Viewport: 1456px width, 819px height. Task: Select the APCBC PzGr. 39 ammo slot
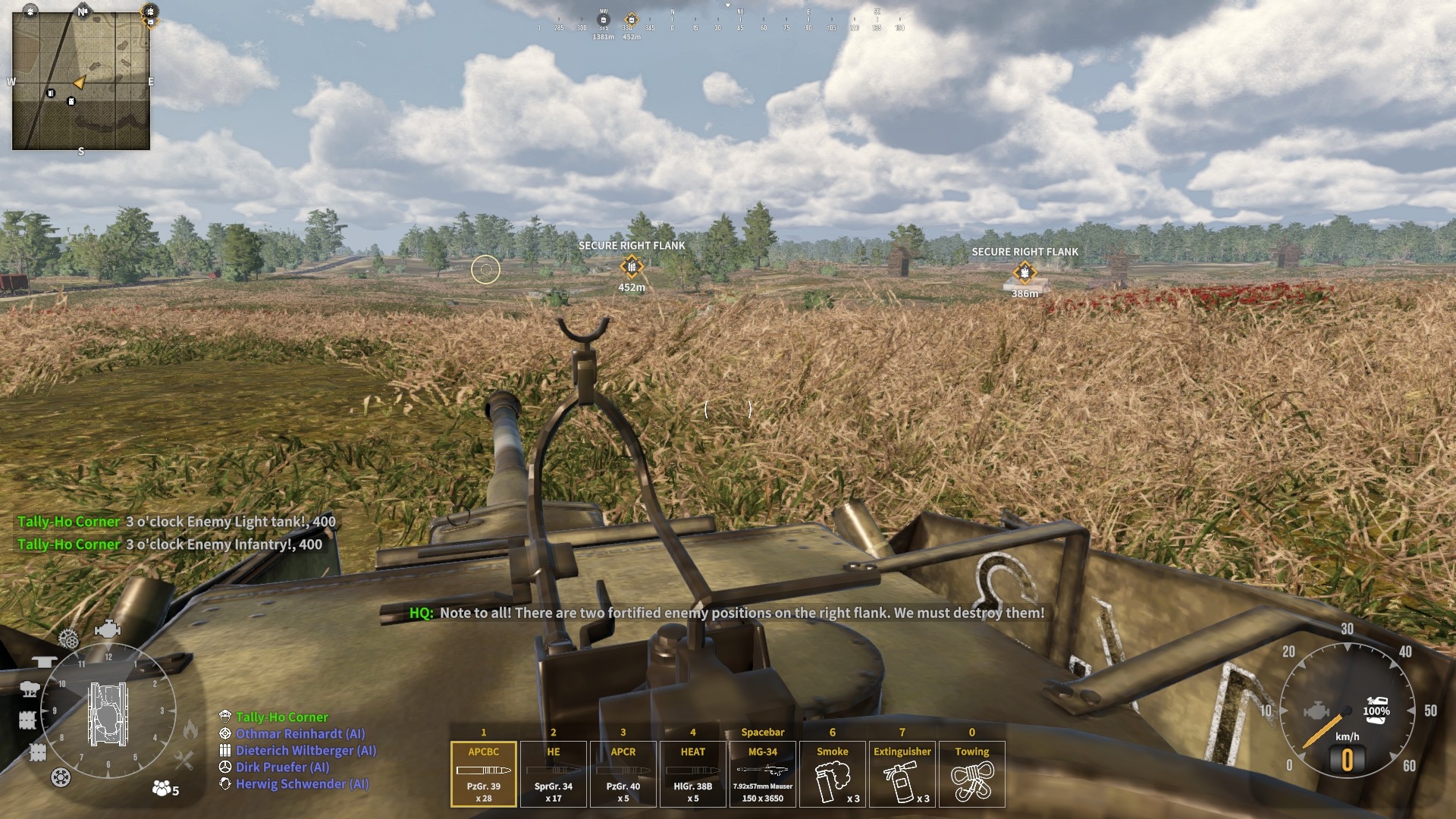pyautogui.click(x=483, y=773)
